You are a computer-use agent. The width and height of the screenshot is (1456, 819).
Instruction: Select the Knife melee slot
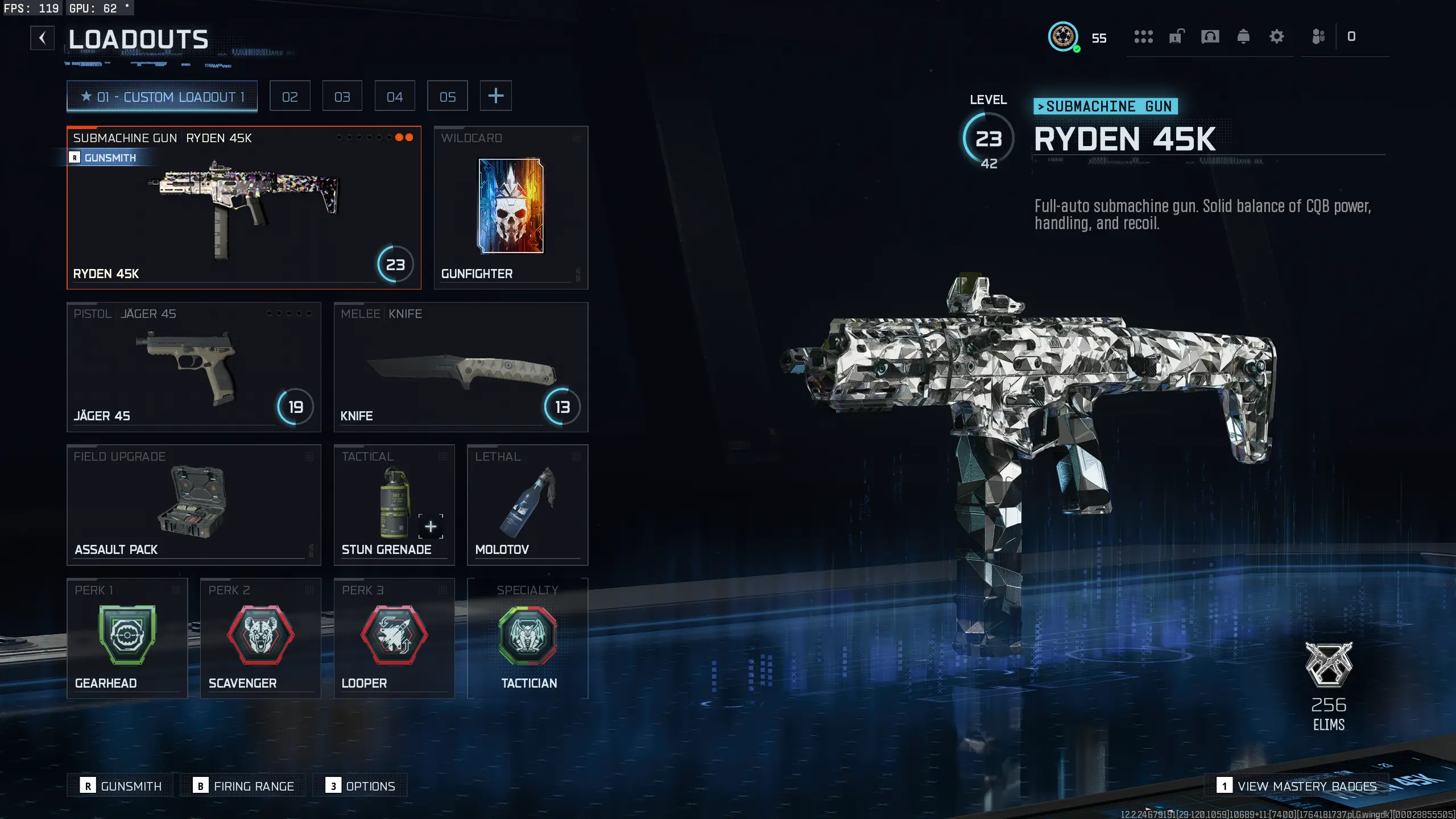tap(461, 367)
